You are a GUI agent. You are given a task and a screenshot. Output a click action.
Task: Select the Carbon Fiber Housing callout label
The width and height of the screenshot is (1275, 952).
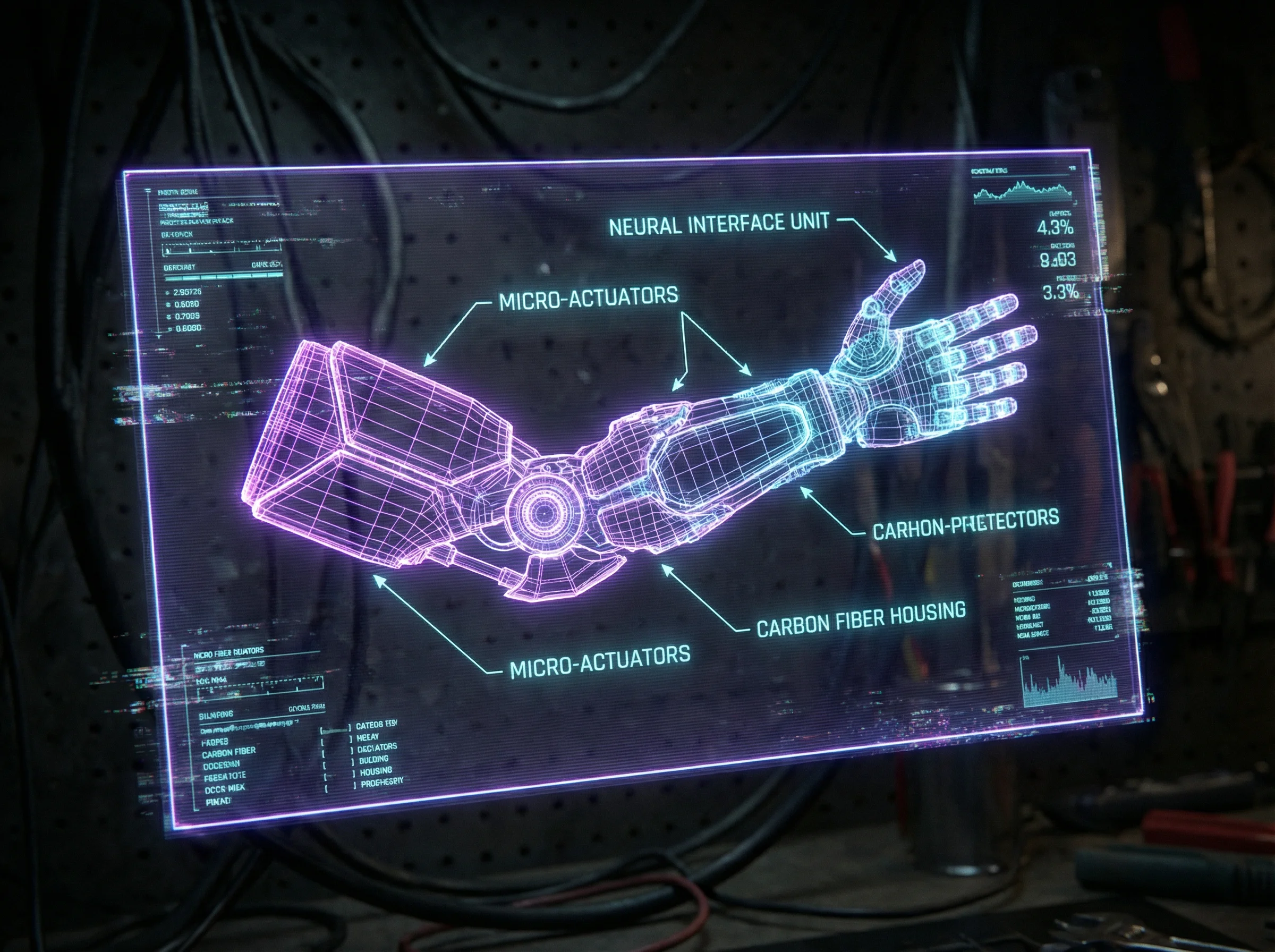click(x=861, y=620)
